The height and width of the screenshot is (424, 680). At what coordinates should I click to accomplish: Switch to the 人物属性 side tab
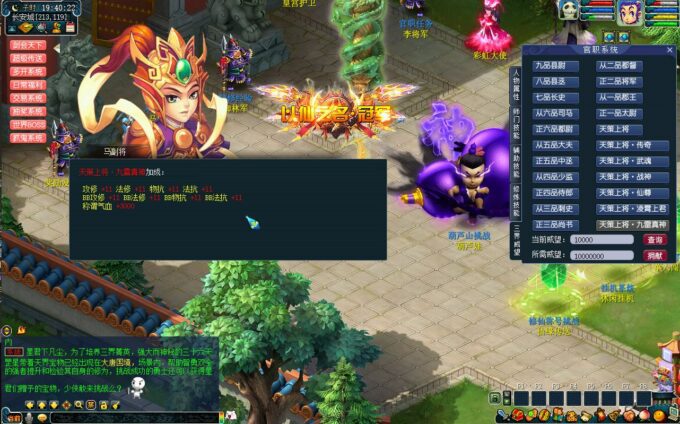tap(516, 81)
